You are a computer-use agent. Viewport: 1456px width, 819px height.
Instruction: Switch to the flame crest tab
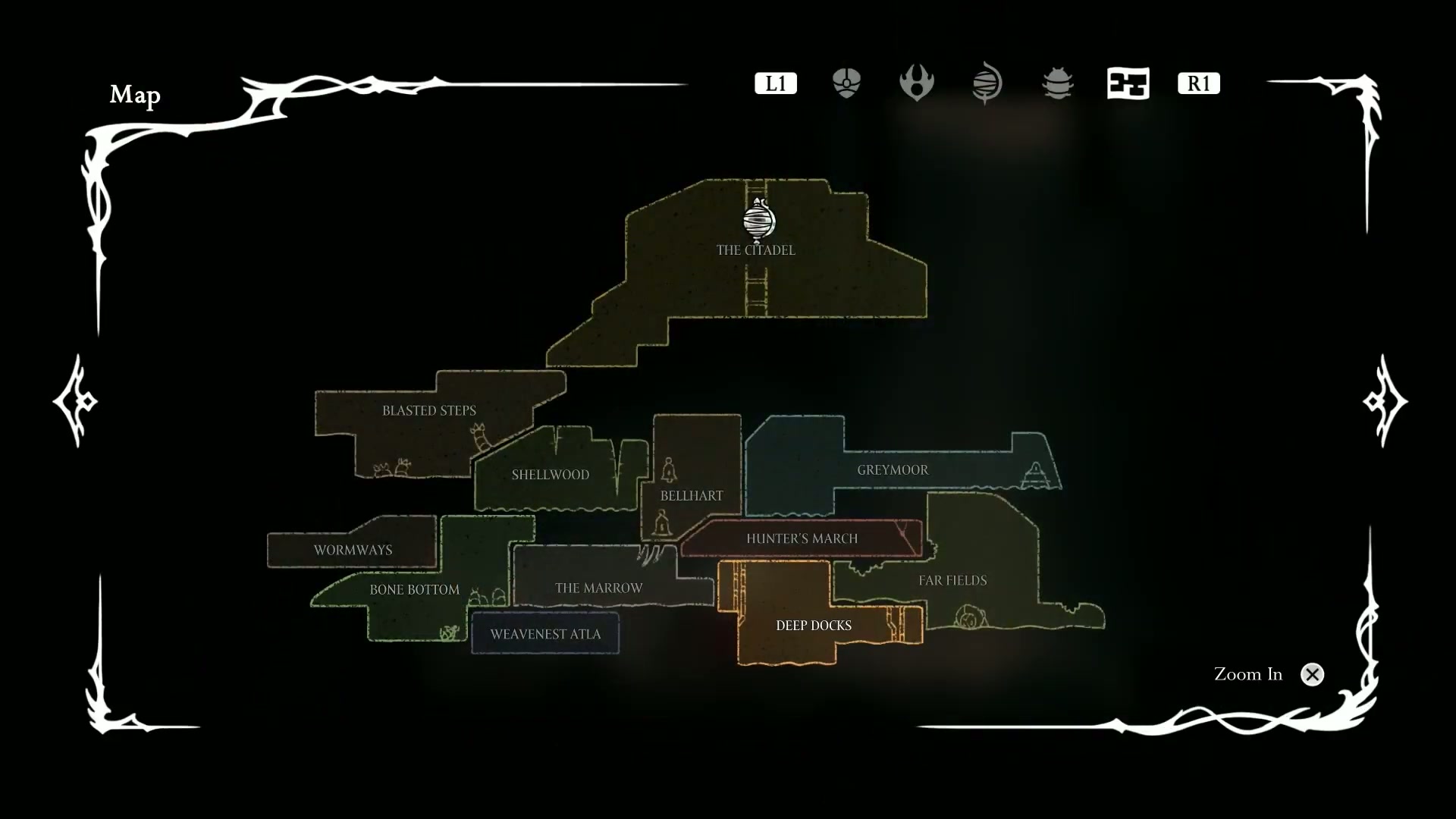click(x=916, y=83)
